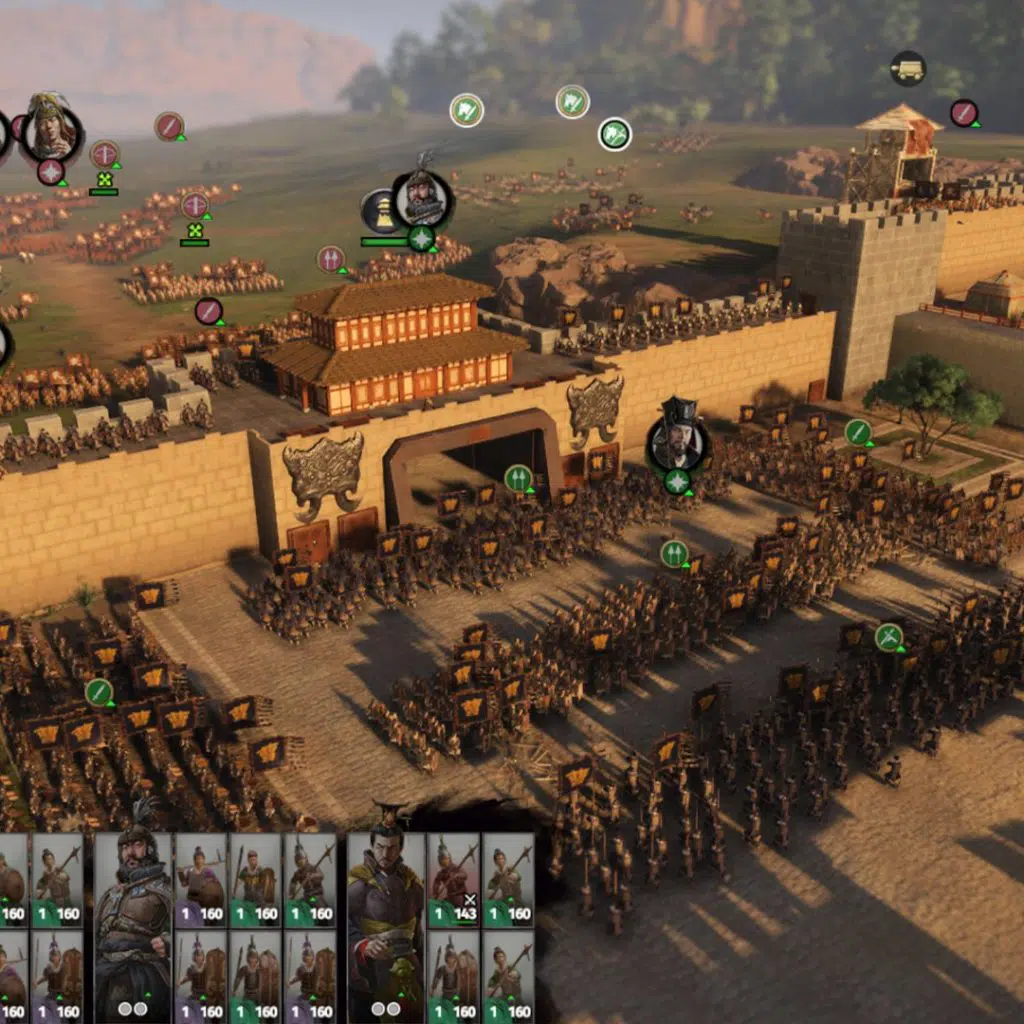
Task: Click the enemy general portrait with feathered headdress
Action: tap(49, 127)
